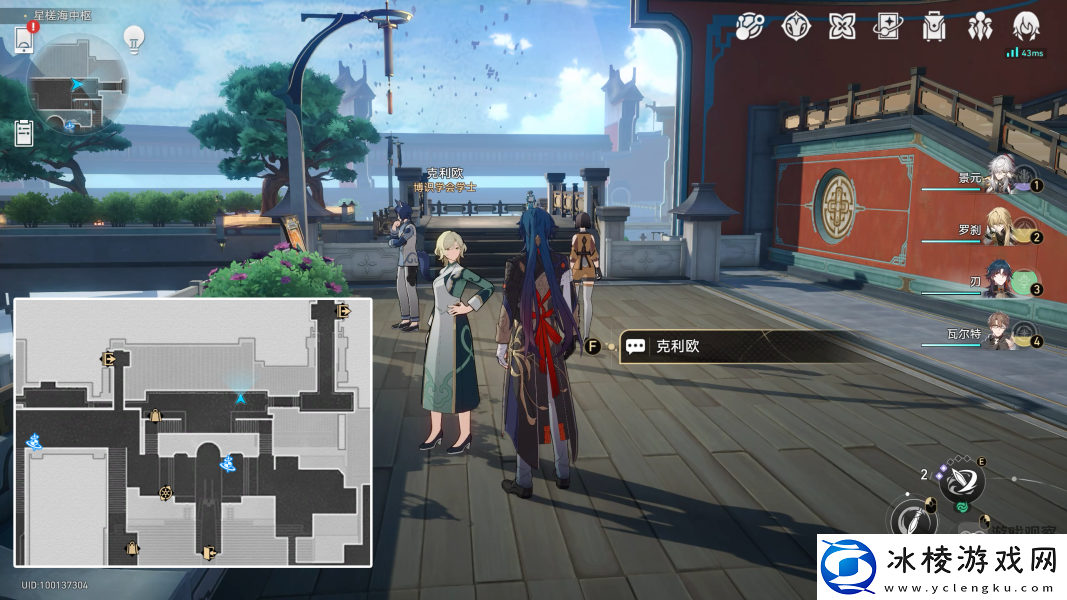Open the character head icon
This screenshot has height=600, width=1067.
point(1026,27)
